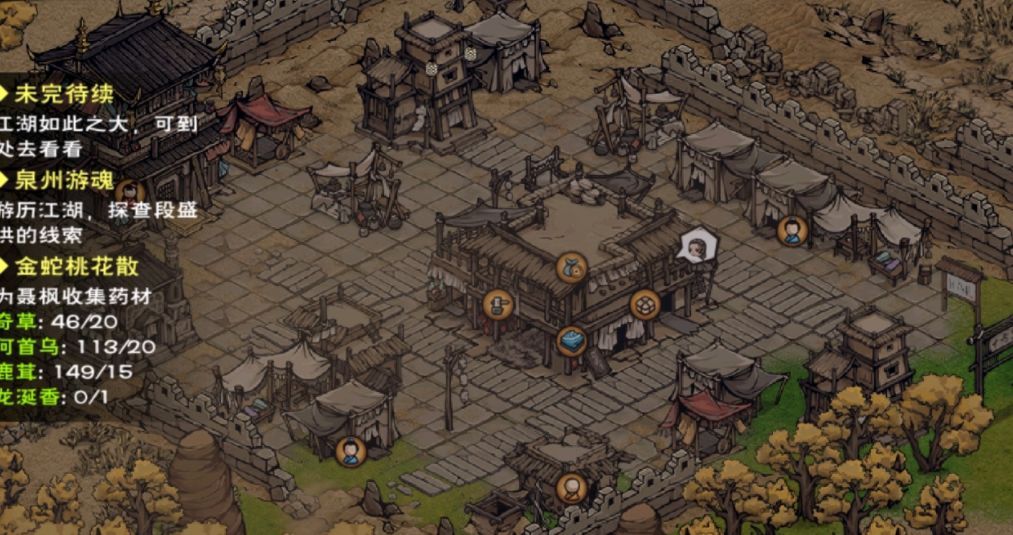Open the 未完待续 quest entry

[63, 95]
